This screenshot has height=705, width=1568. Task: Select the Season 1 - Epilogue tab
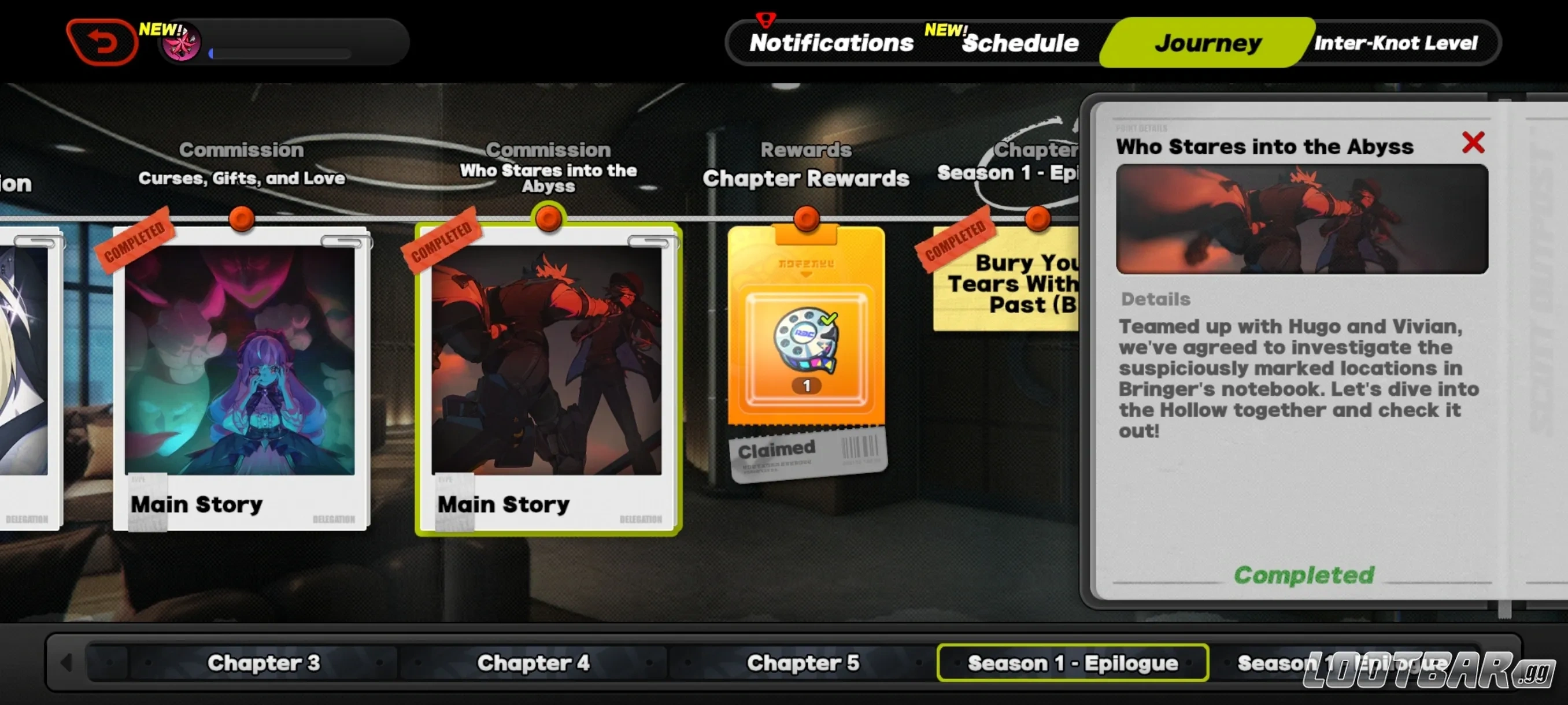1073,663
